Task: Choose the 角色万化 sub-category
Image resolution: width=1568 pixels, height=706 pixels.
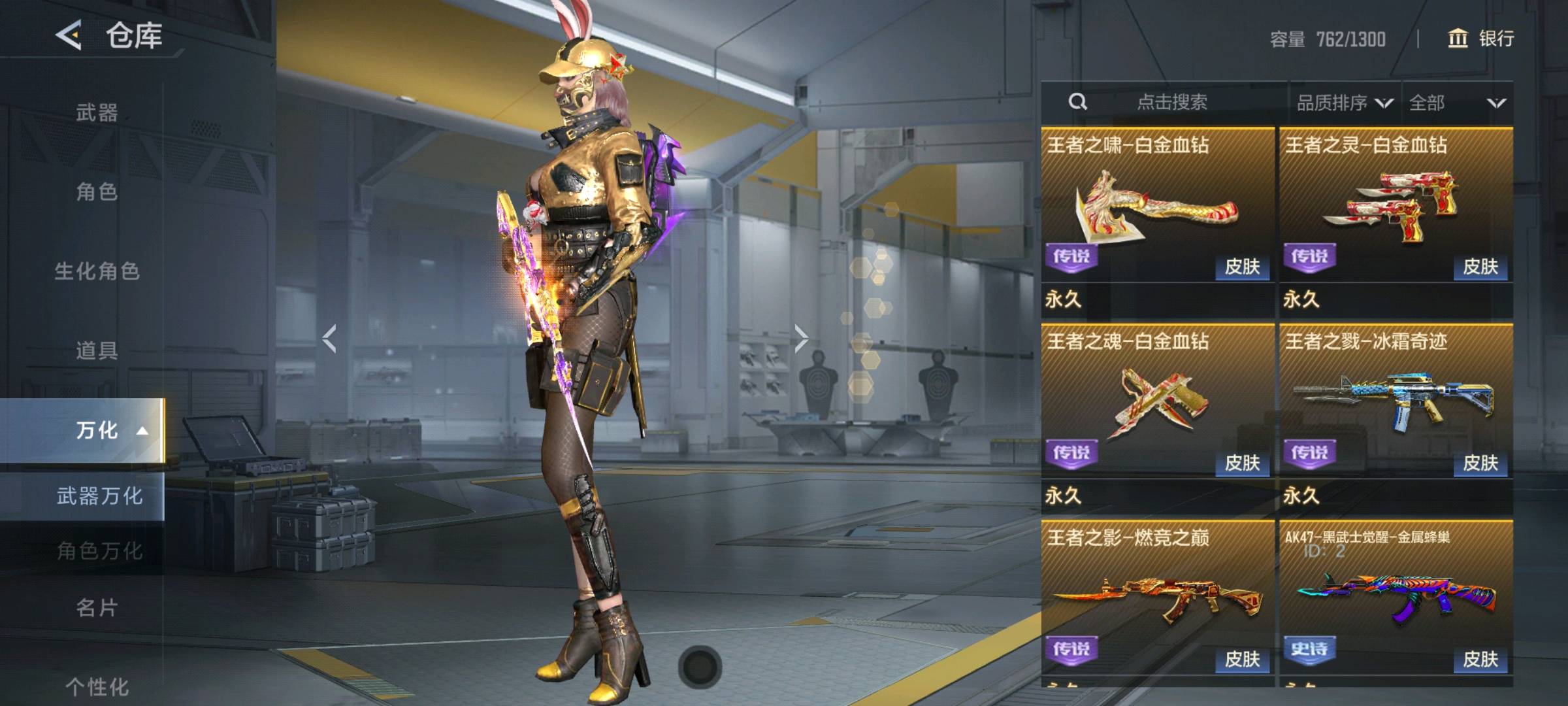Action: click(99, 551)
